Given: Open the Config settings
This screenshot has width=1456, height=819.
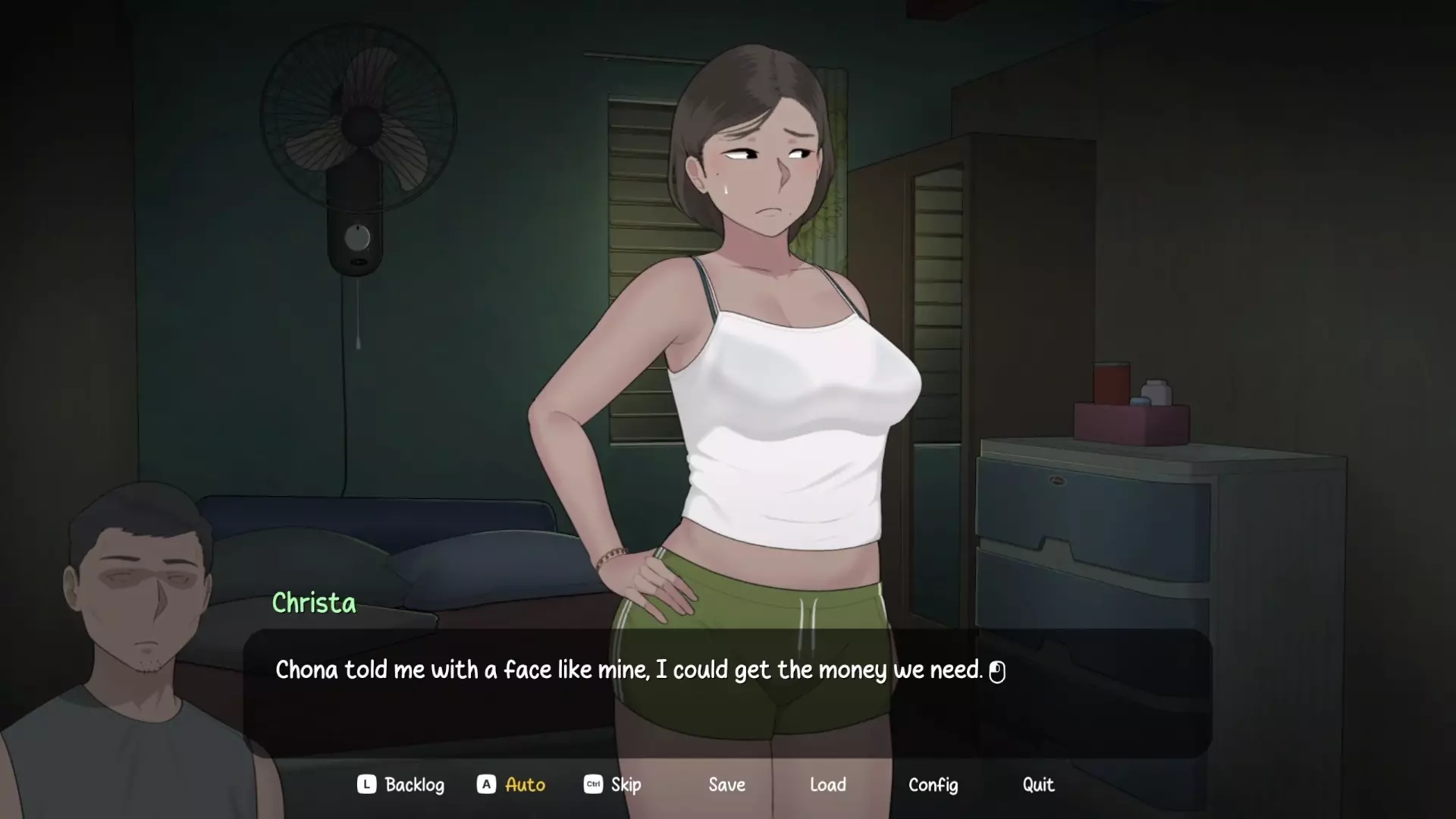Looking at the screenshot, I should [x=933, y=785].
